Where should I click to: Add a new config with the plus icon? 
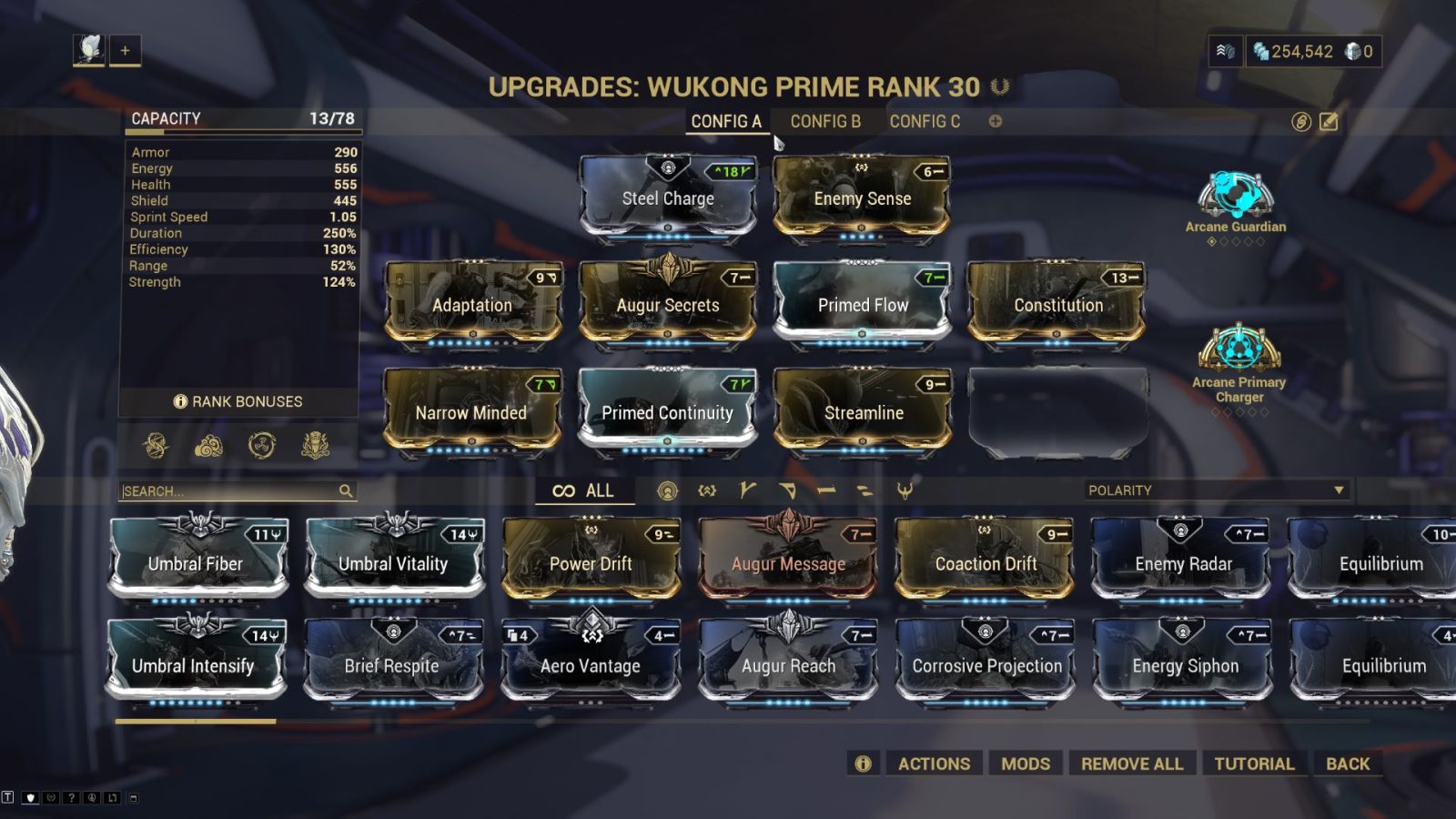click(996, 121)
